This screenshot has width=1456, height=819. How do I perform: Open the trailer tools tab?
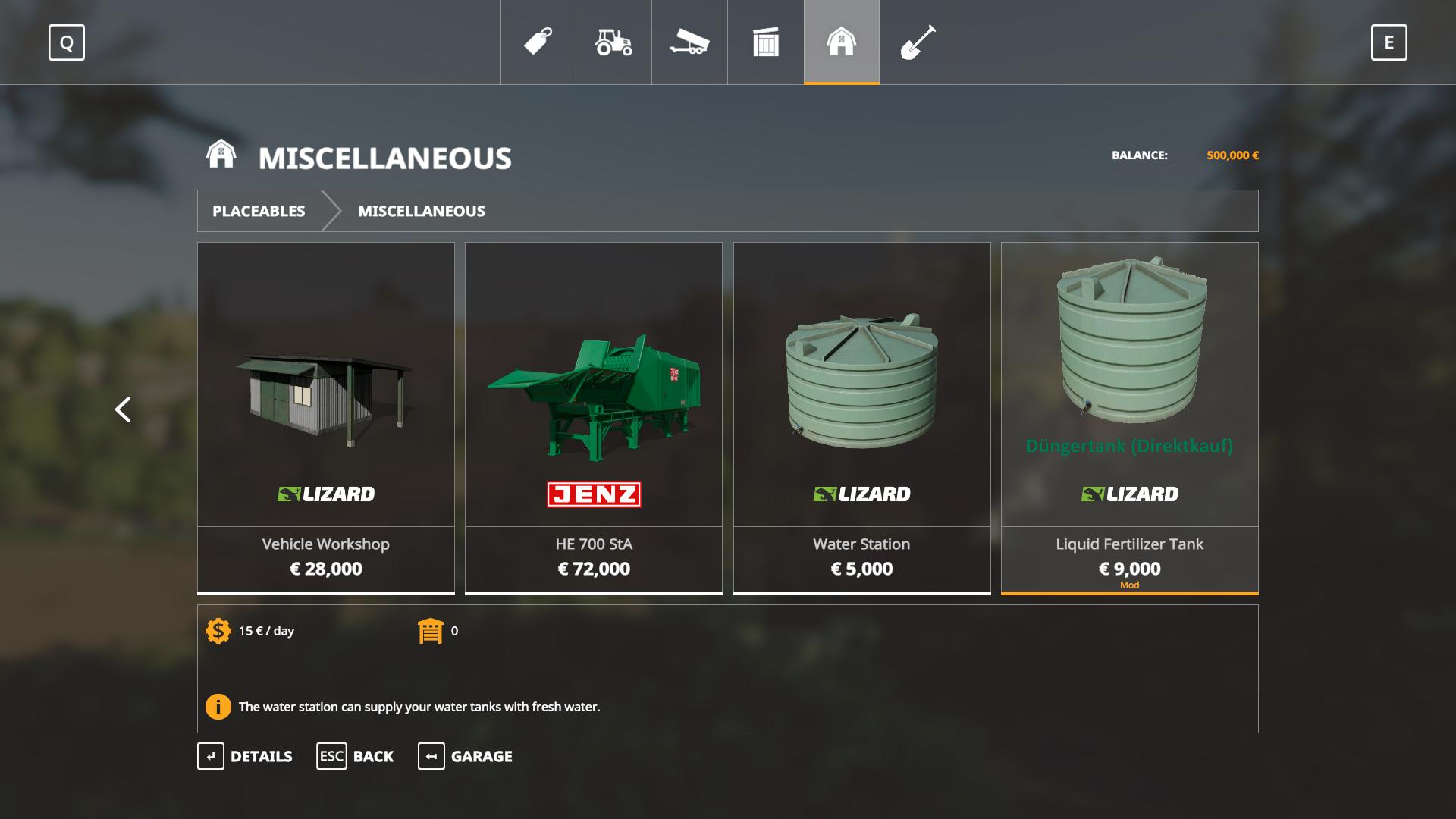click(689, 42)
